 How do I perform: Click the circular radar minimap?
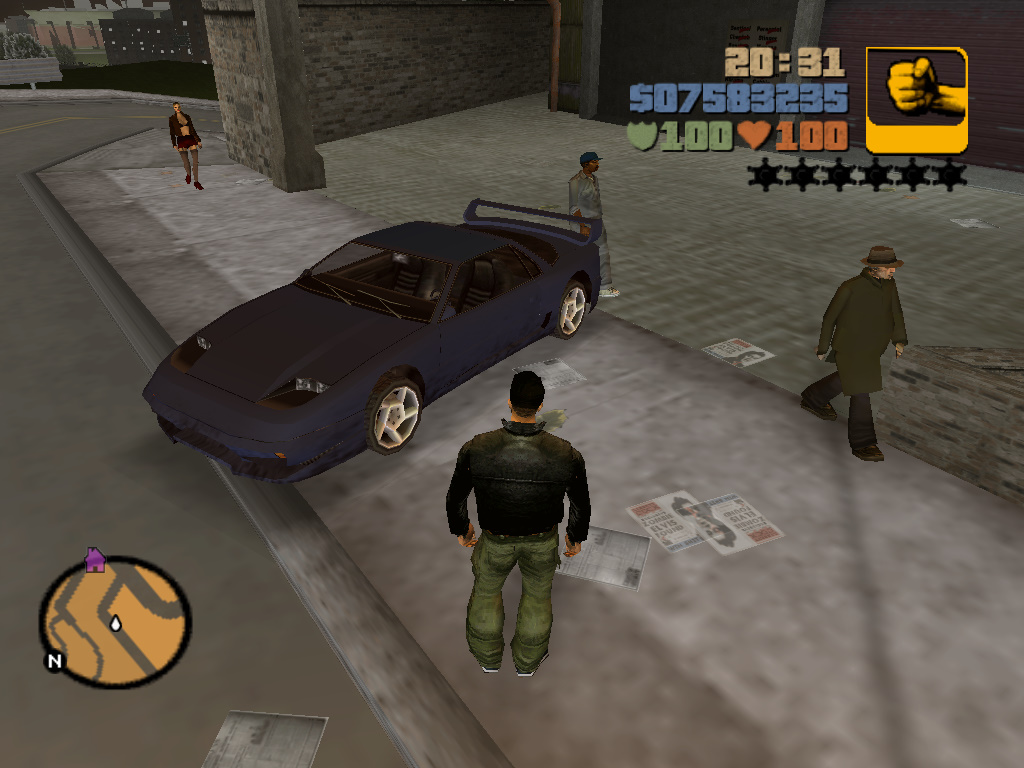pos(115,621)
